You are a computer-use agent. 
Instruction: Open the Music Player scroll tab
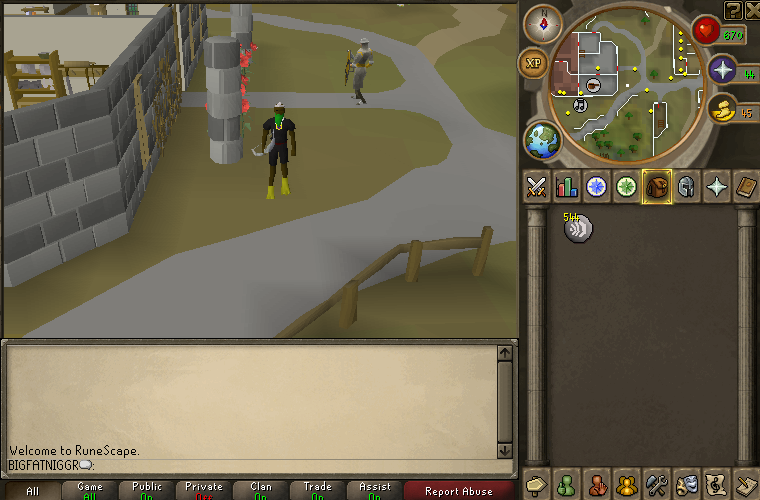716,484
